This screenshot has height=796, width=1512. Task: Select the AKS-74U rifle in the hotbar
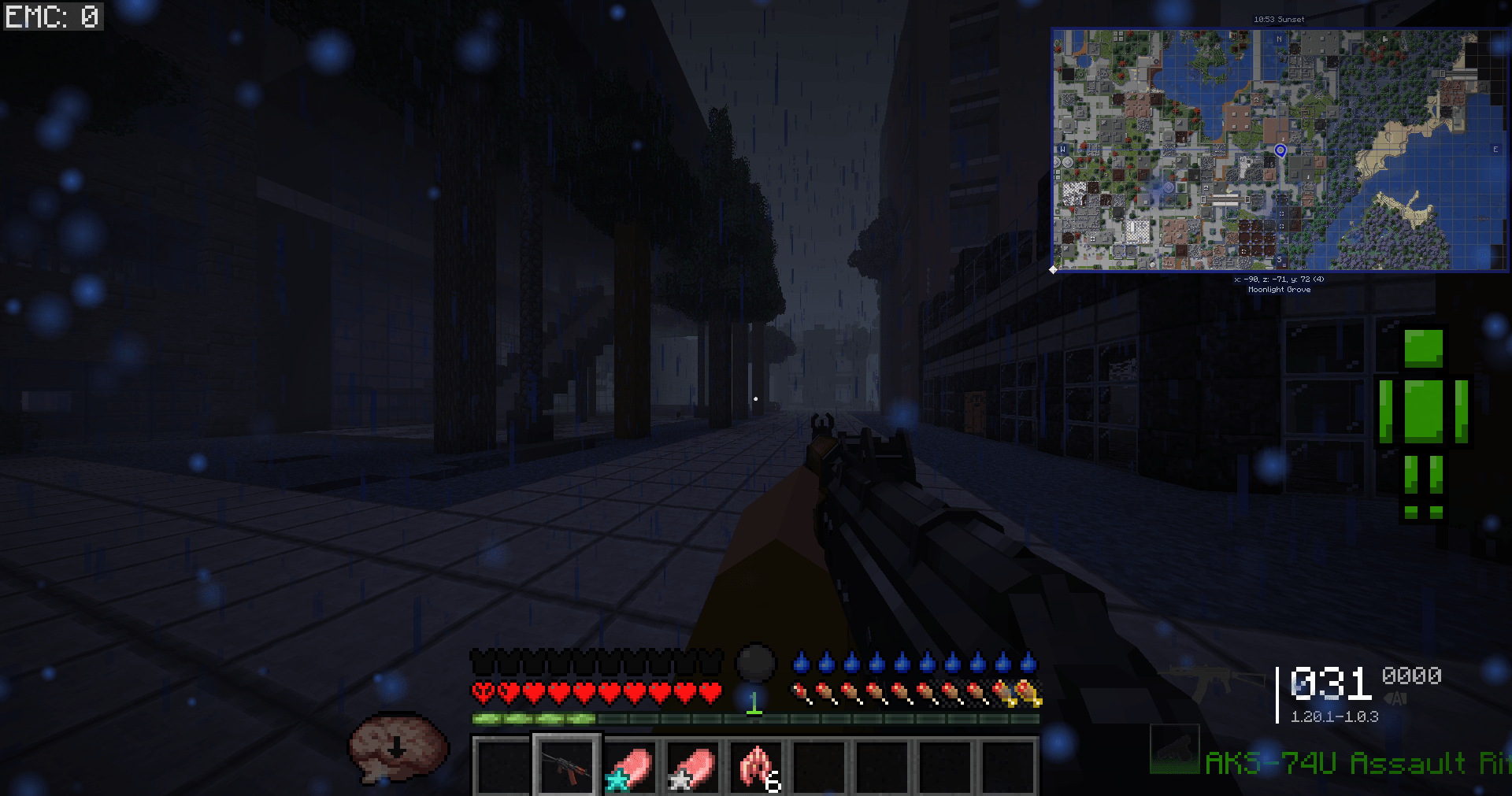click(567, 768)
